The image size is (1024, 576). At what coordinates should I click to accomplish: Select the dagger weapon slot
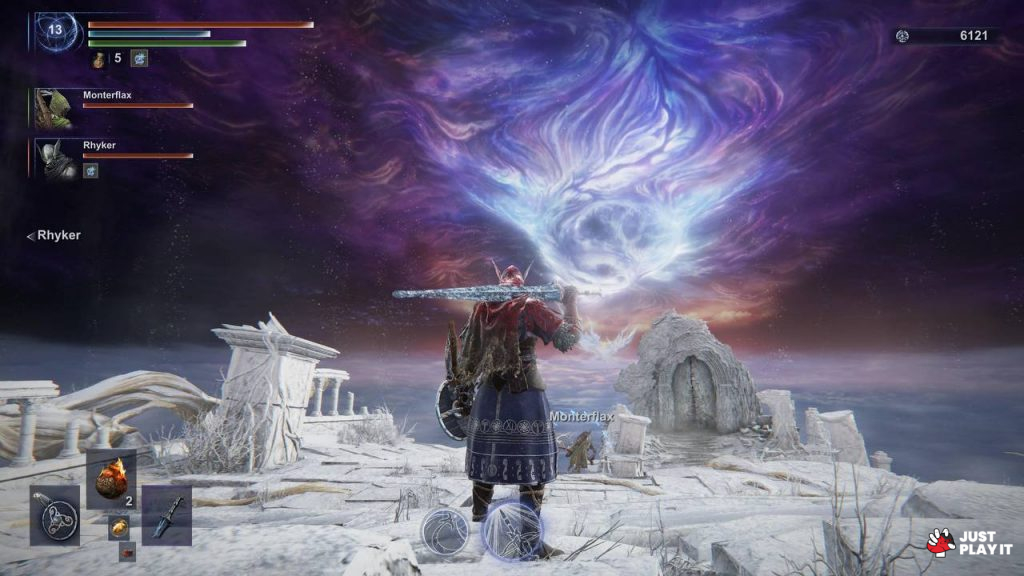coord(166,515)
